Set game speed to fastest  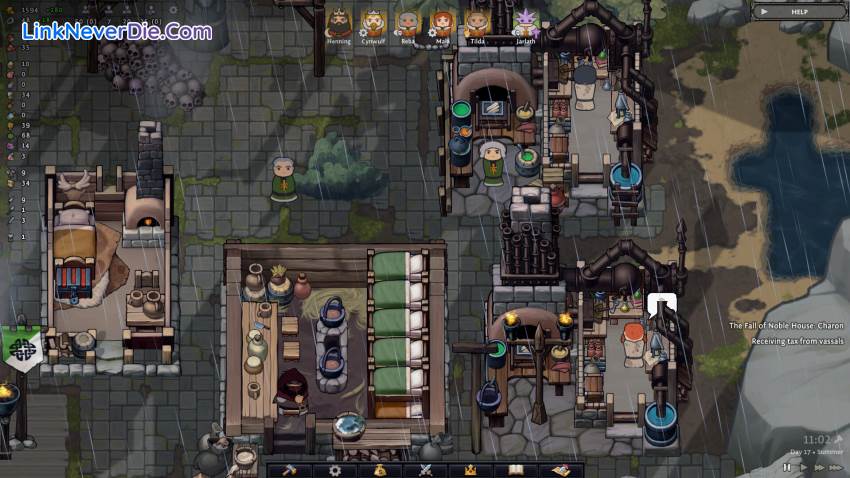(x=835, y=467)
